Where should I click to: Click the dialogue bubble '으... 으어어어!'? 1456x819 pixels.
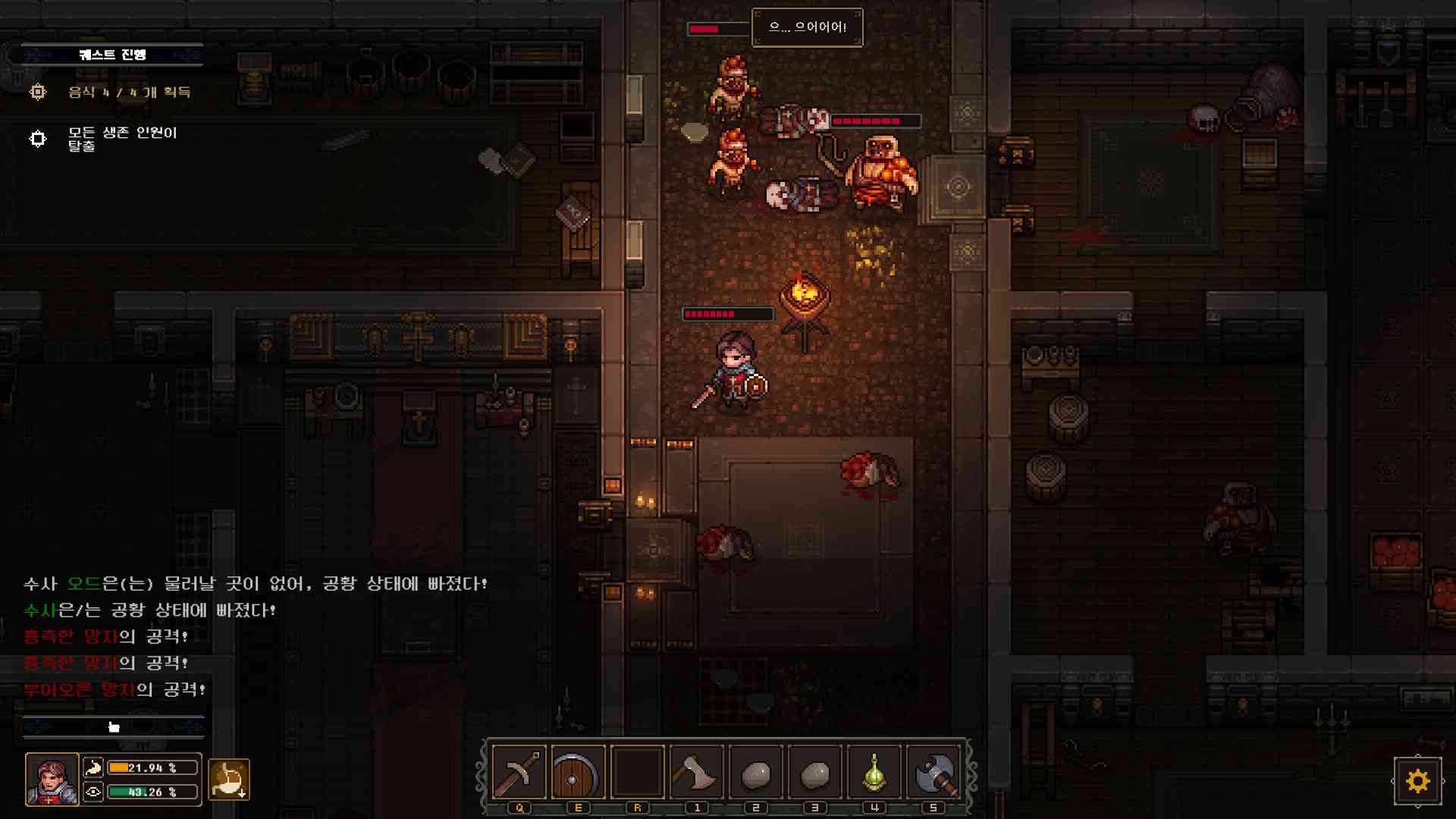pyautogui.click(x=807, y=27)
